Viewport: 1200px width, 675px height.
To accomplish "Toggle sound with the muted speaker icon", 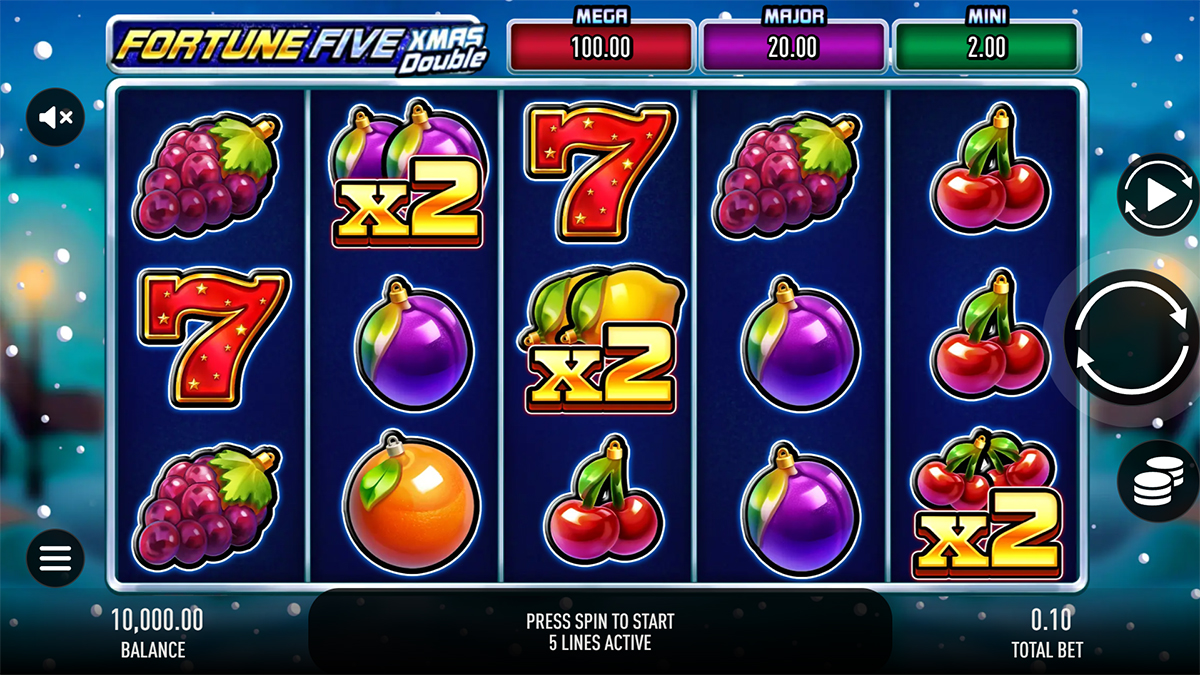I will click(x=55, y=117).
